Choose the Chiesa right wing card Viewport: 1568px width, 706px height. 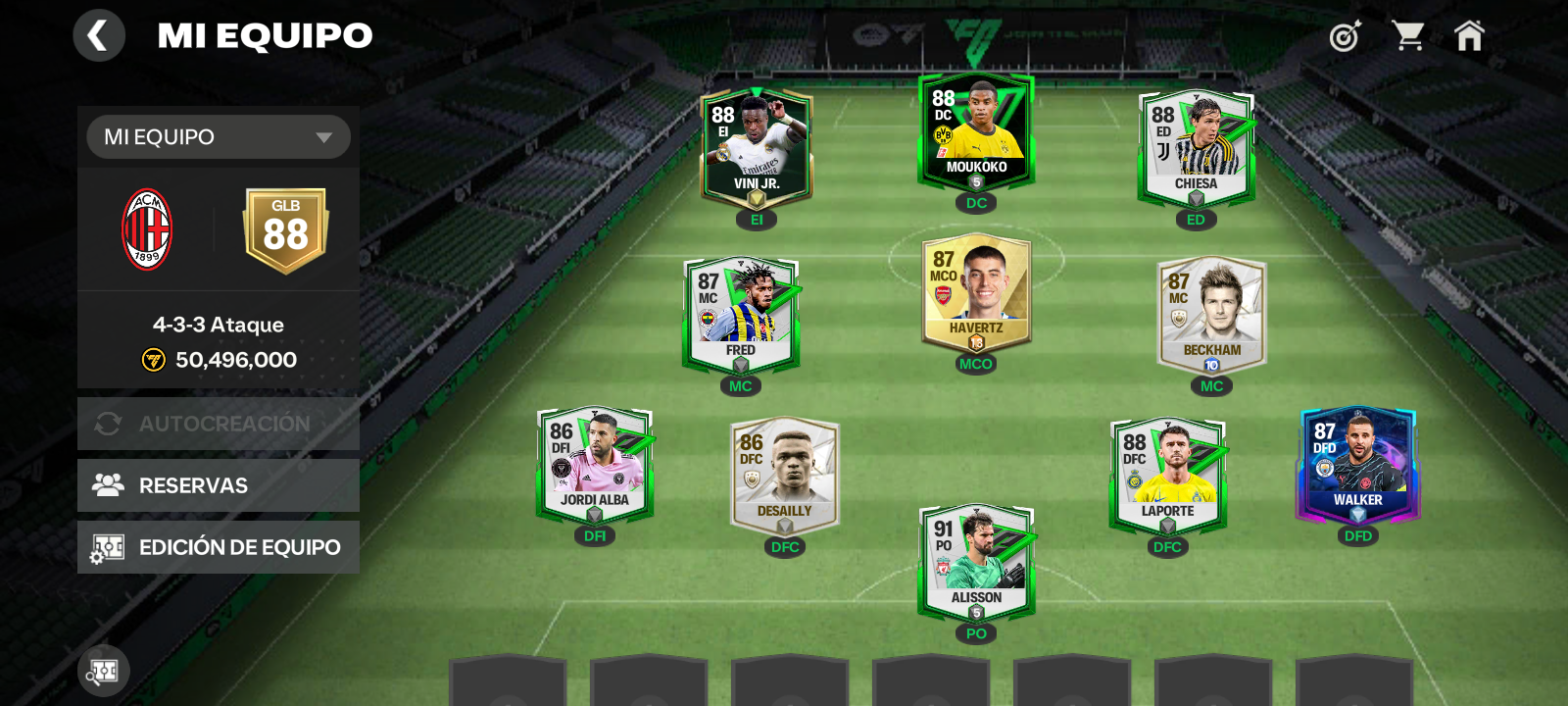(x=1196, y=147)
